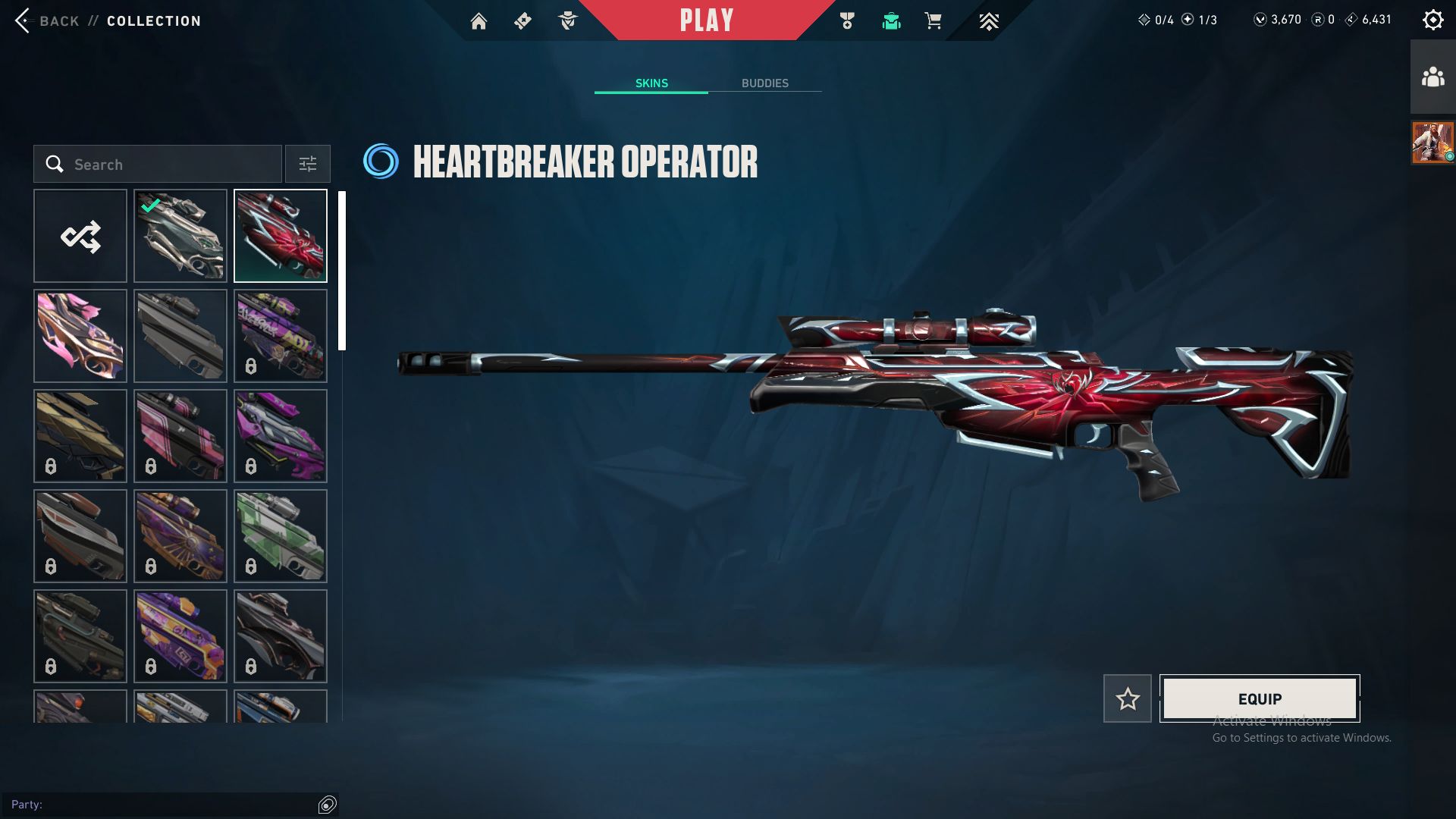Screen dimensions: 1456x819
Task: Equip the Heartbreaker Operator
Action: pos(1260,698)
